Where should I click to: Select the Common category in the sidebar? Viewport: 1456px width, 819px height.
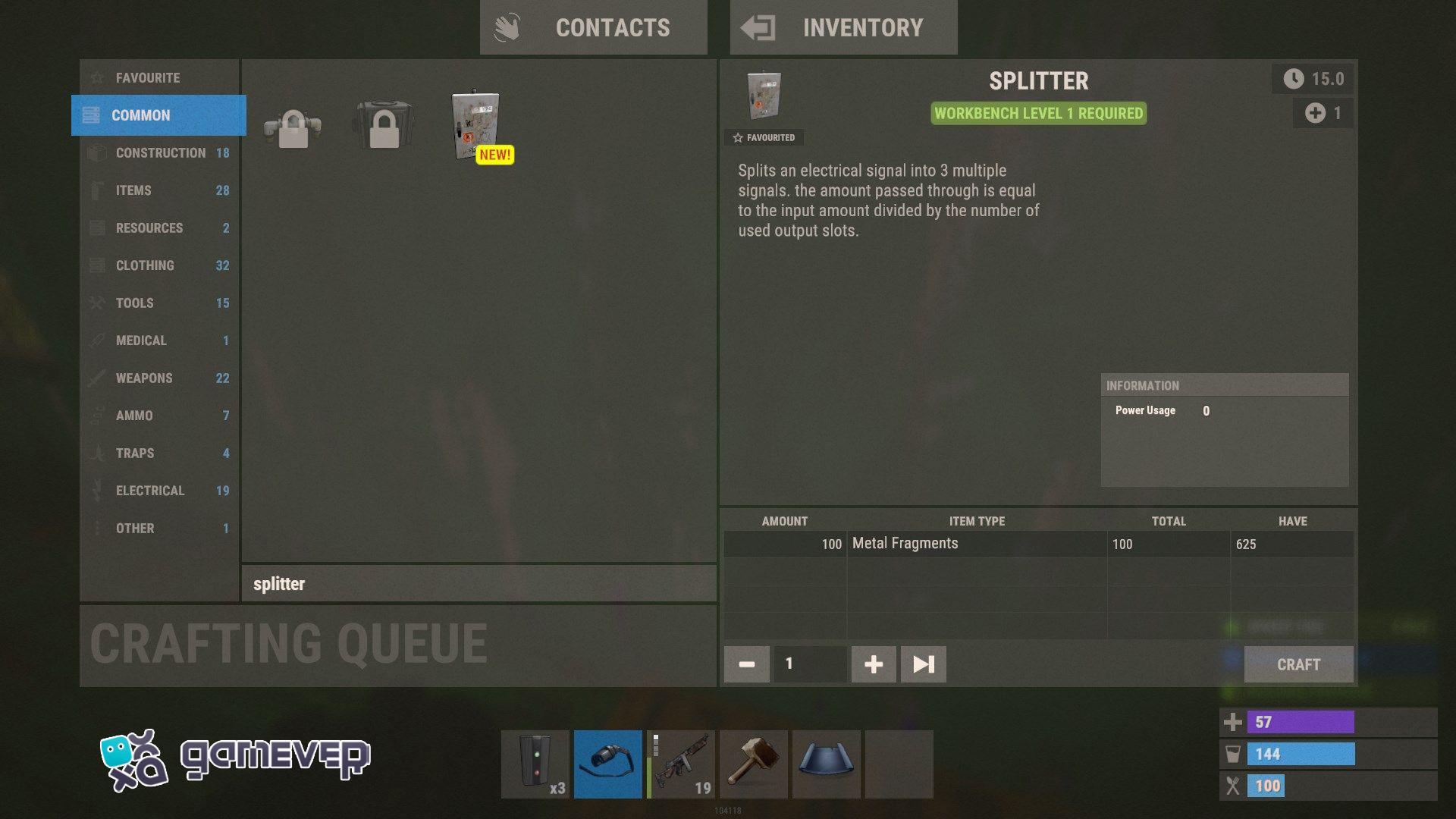[158, 115]
